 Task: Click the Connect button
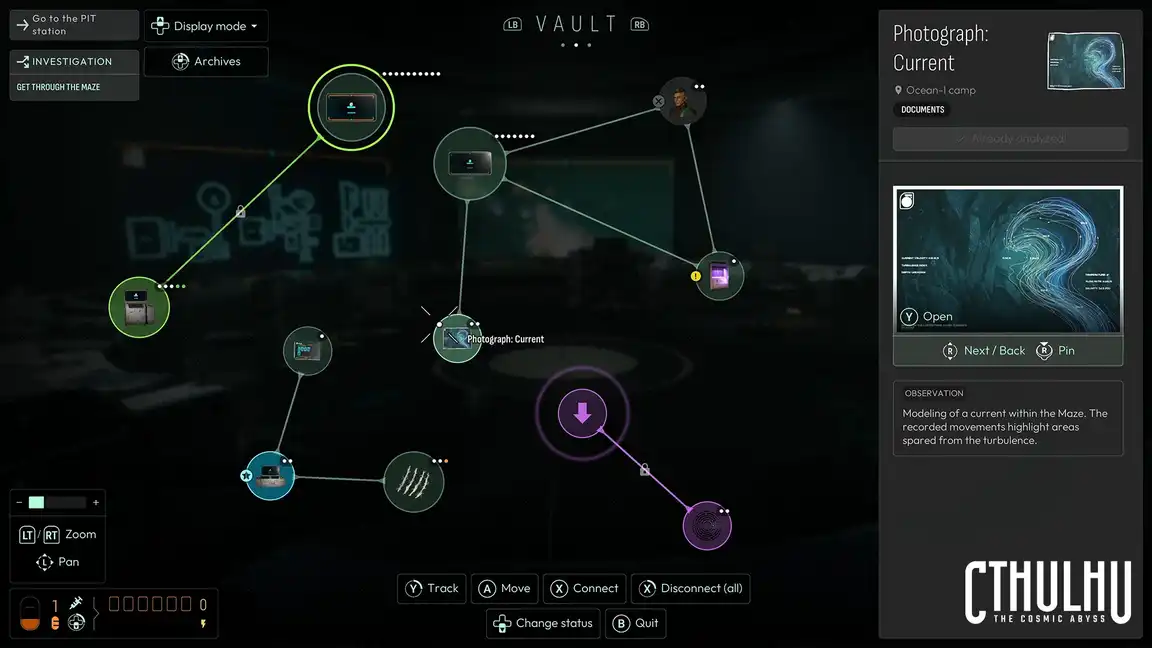pyautogui.click(x=585, y=588)
